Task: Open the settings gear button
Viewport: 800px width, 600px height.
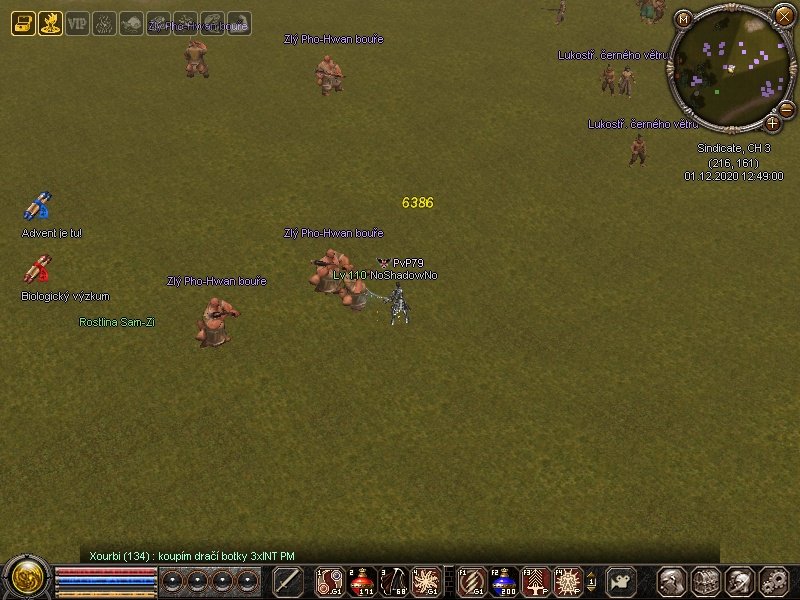Action: [x=774, y=581]
